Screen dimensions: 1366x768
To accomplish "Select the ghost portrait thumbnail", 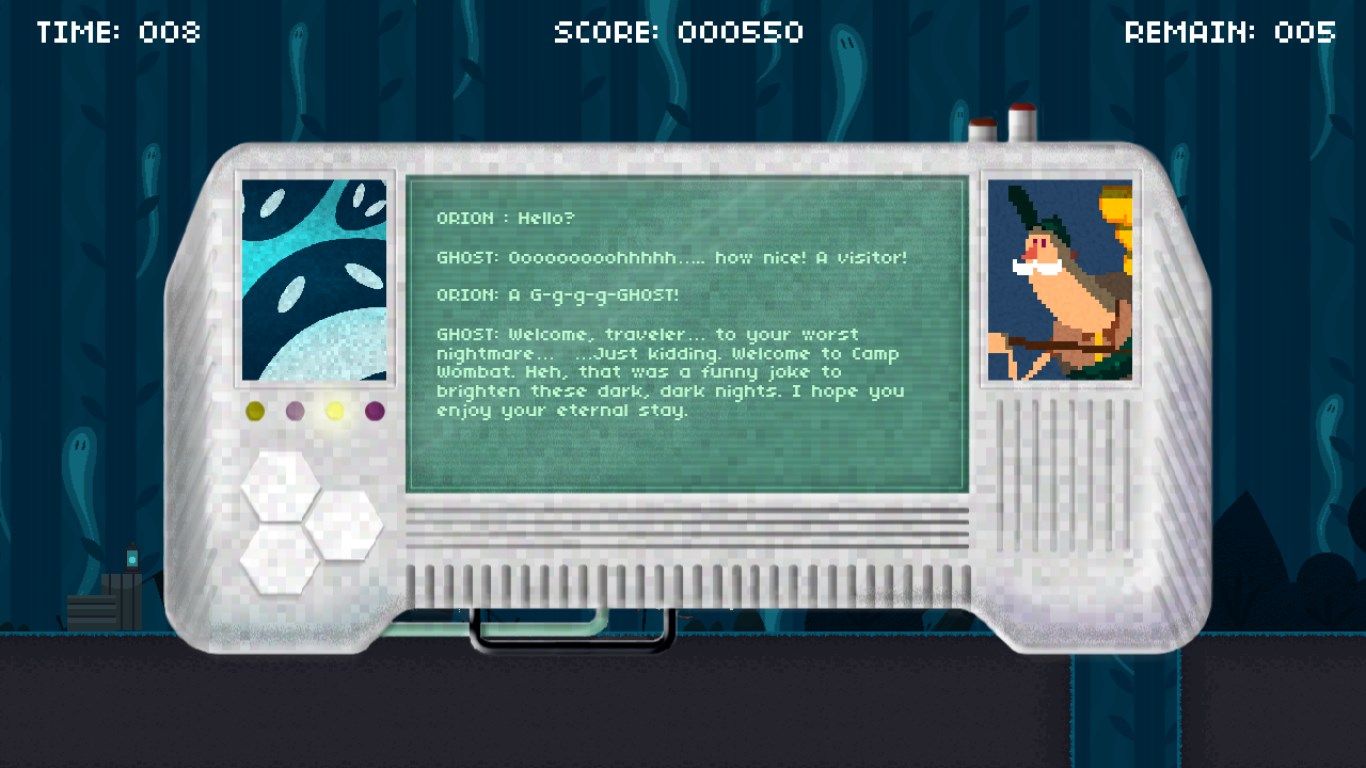I will 314,280.
